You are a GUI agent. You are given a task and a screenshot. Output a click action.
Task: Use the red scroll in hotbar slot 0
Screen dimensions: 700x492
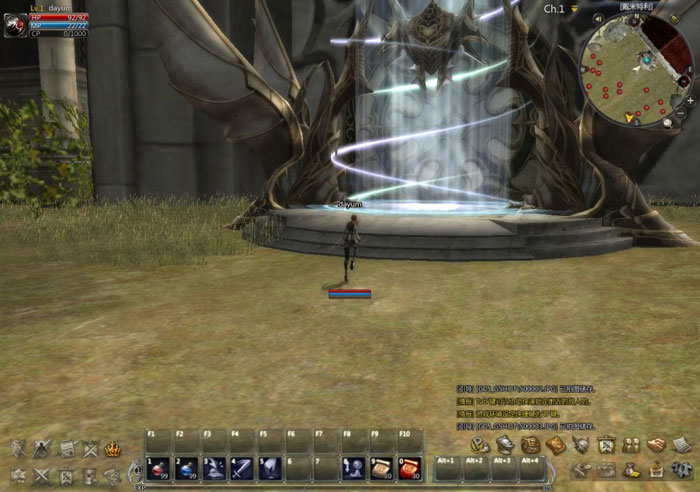[410, 468]
